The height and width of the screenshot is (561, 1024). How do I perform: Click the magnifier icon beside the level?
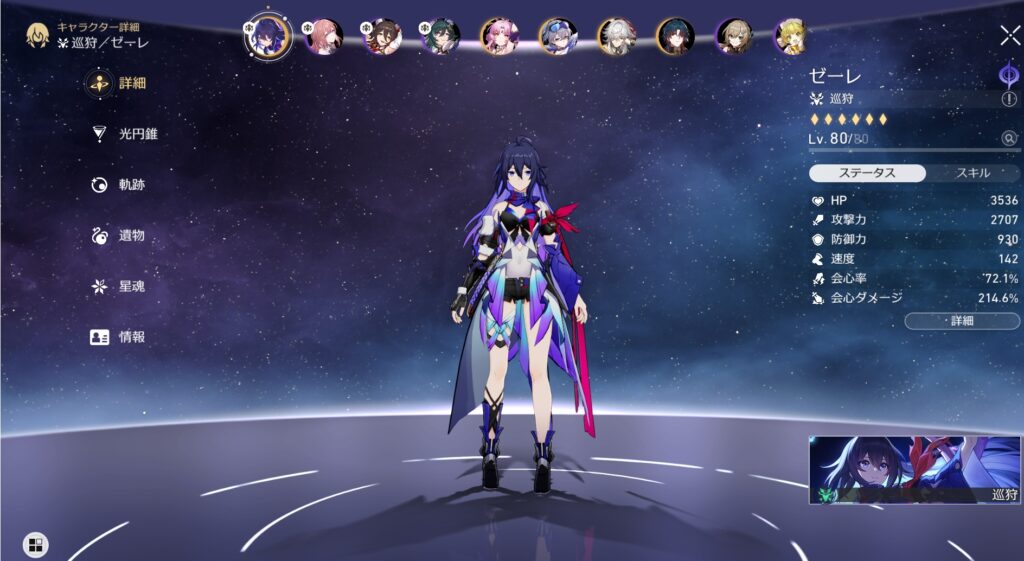pos(1009,139)
